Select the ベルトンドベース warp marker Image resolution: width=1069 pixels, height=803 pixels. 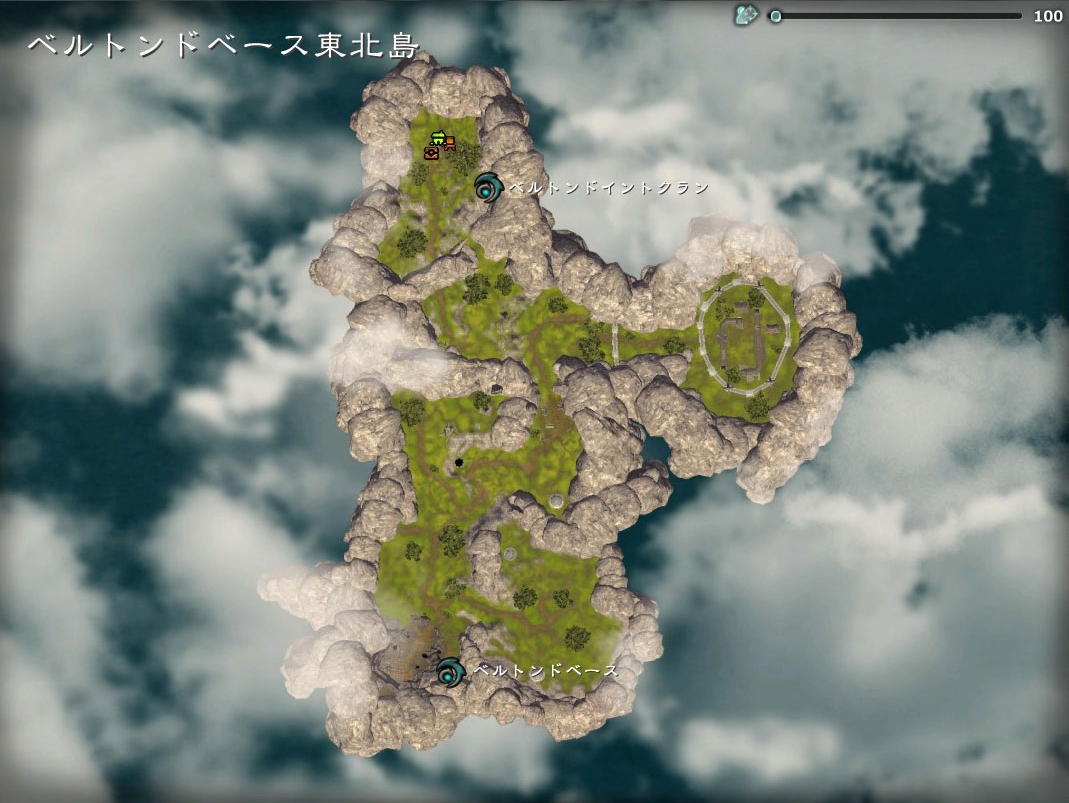click(x=450, y=671)
